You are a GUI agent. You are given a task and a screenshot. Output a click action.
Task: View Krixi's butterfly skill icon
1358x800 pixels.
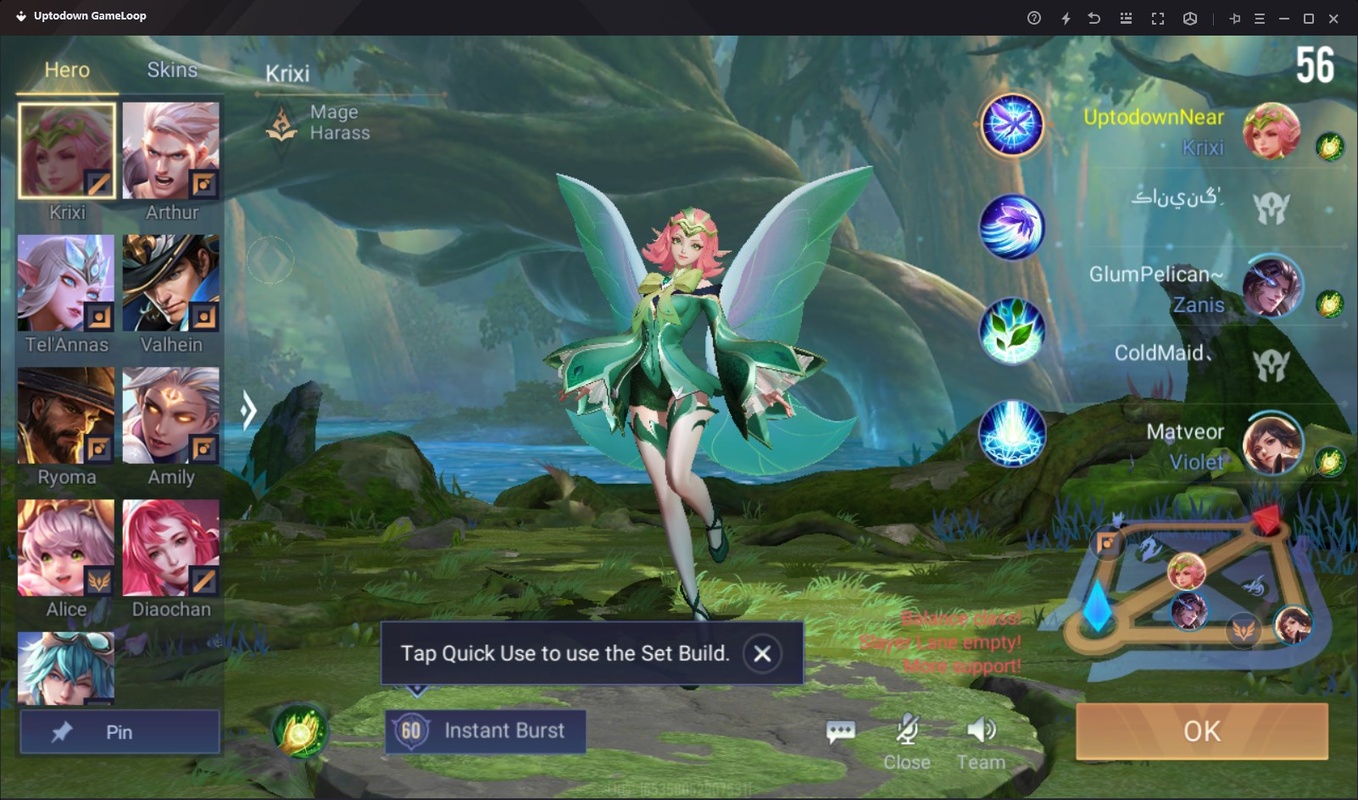coord(1012,125)
